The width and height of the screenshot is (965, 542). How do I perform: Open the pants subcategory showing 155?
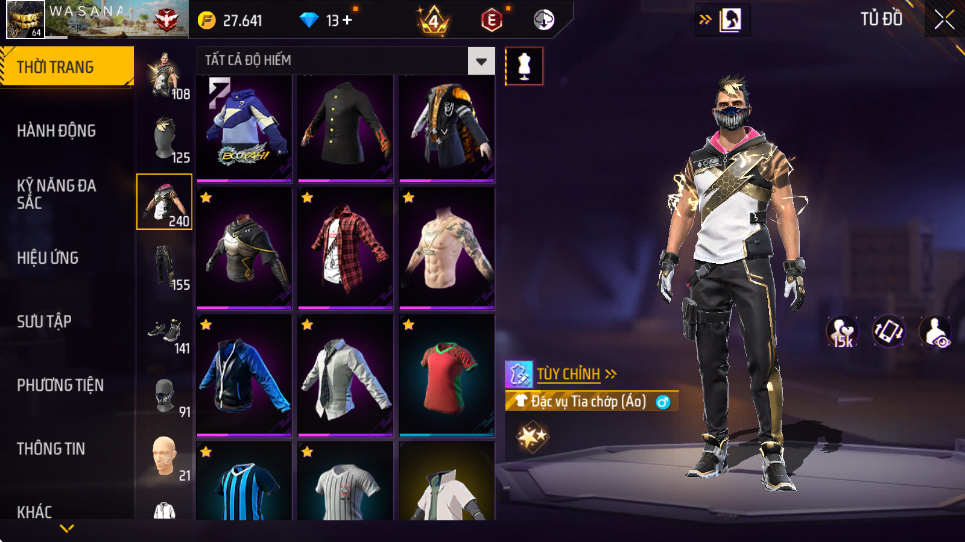point(164,265)
